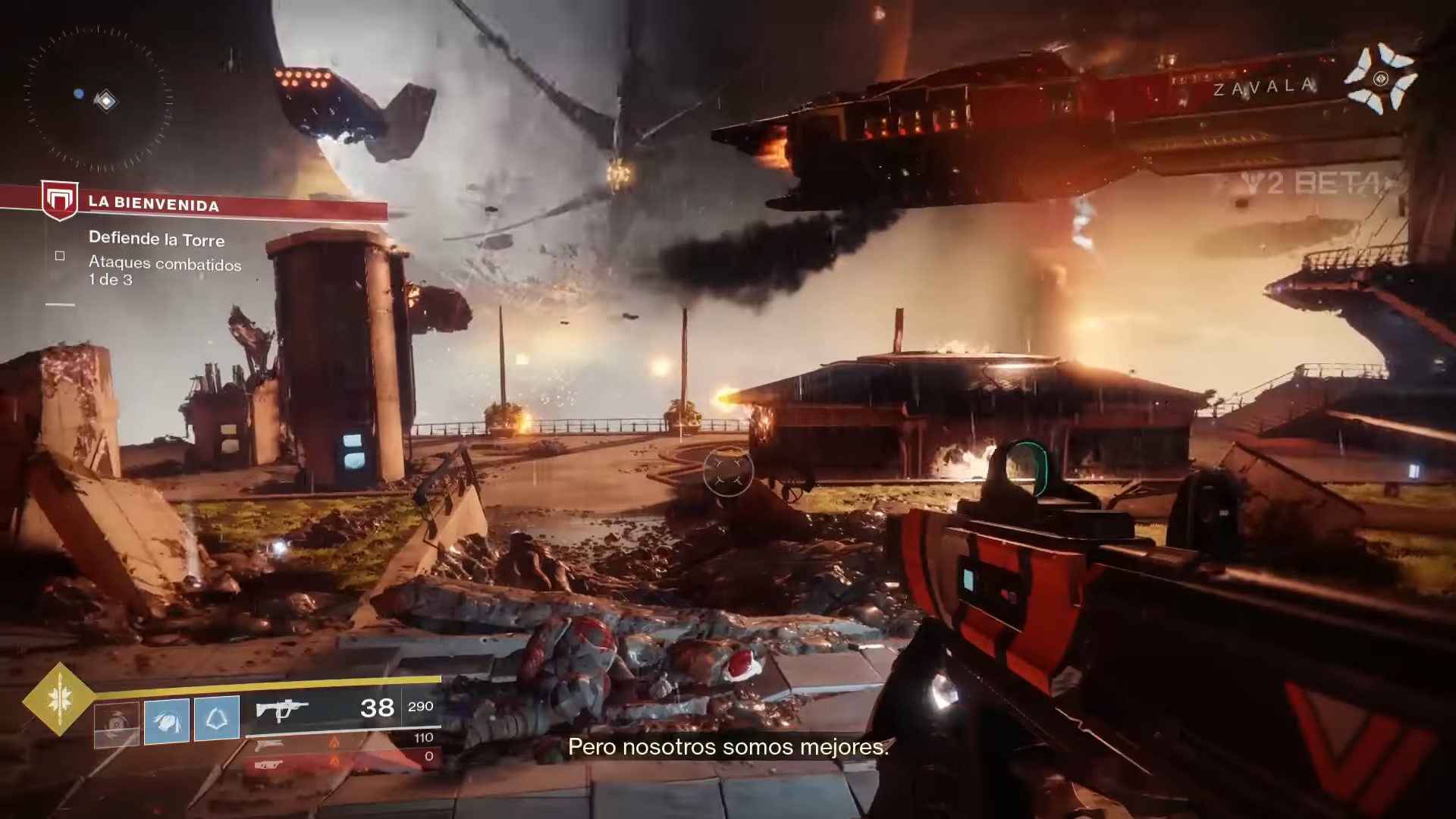Use the grenade ability icon on cooldown
1456x819 pixels.
click(x=117, y=723)
